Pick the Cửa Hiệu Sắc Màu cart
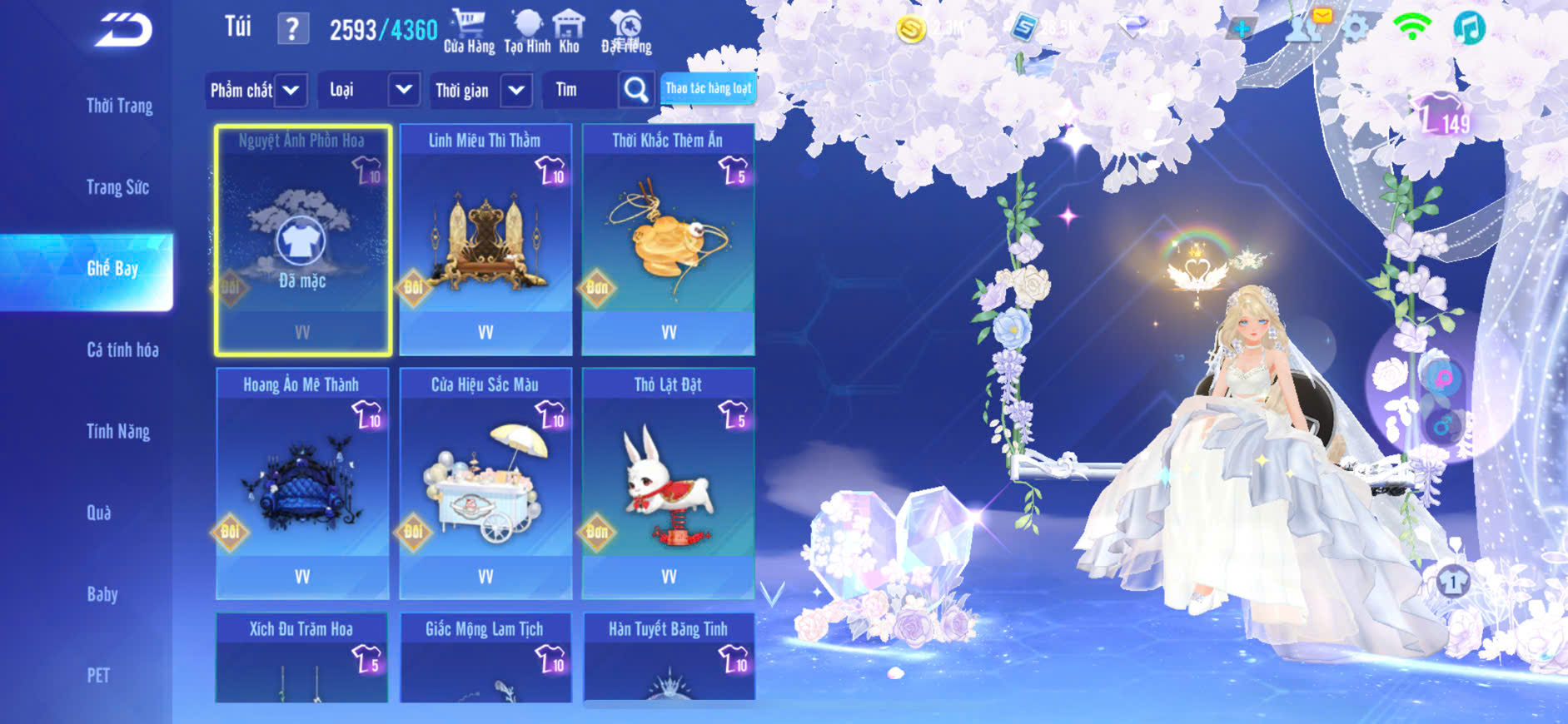Viewport: 1568px width, 724px height. pos(485,483)
